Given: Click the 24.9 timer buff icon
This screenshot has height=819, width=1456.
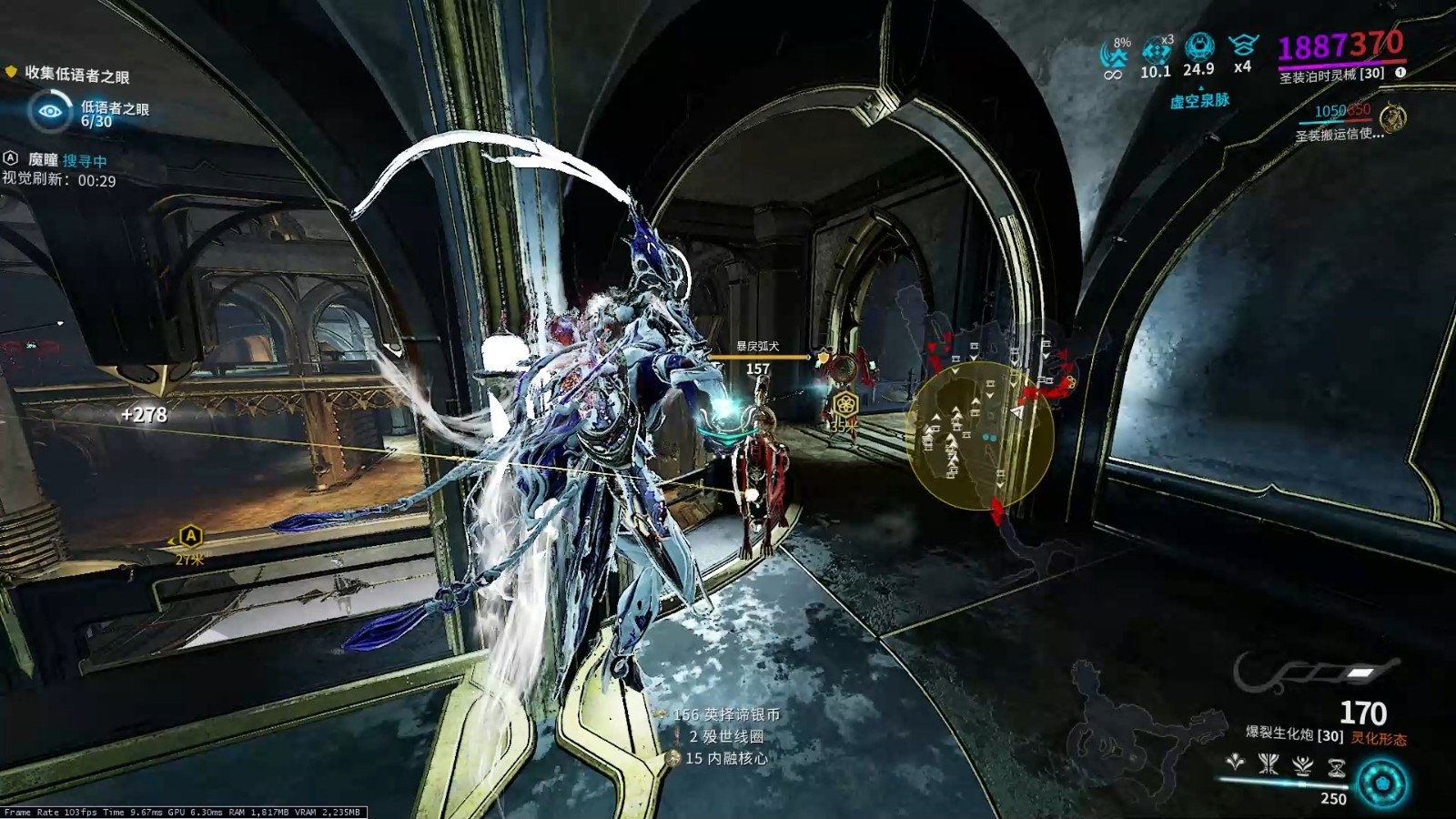Looking at the screenshot, I should tap(1199, 46).
